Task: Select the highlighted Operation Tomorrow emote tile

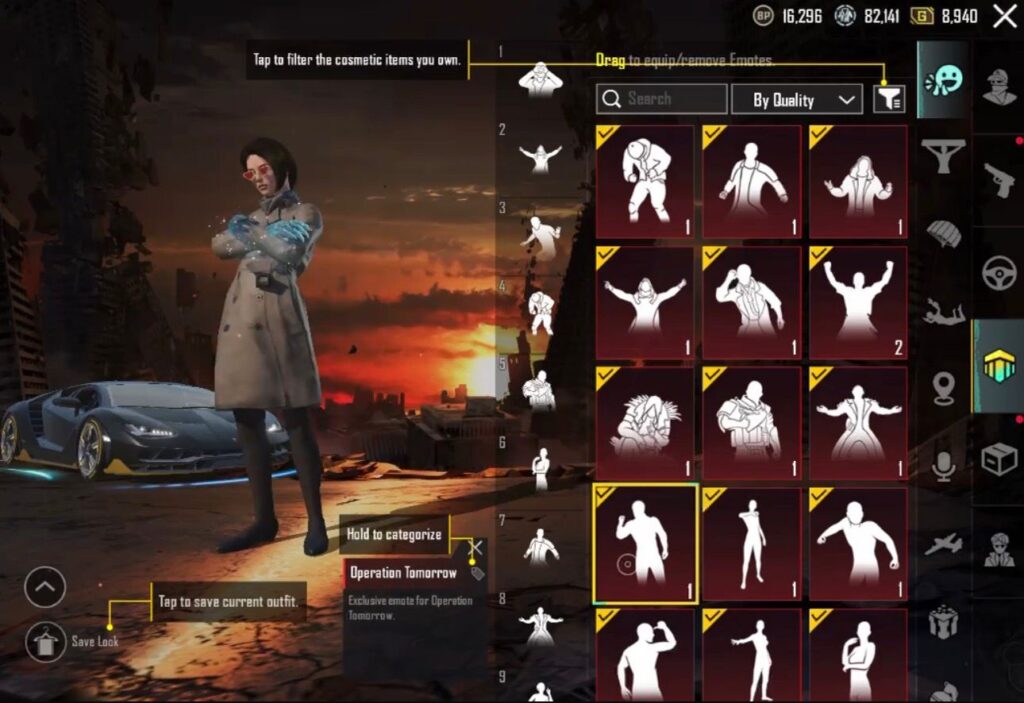Action: [645, 545]
